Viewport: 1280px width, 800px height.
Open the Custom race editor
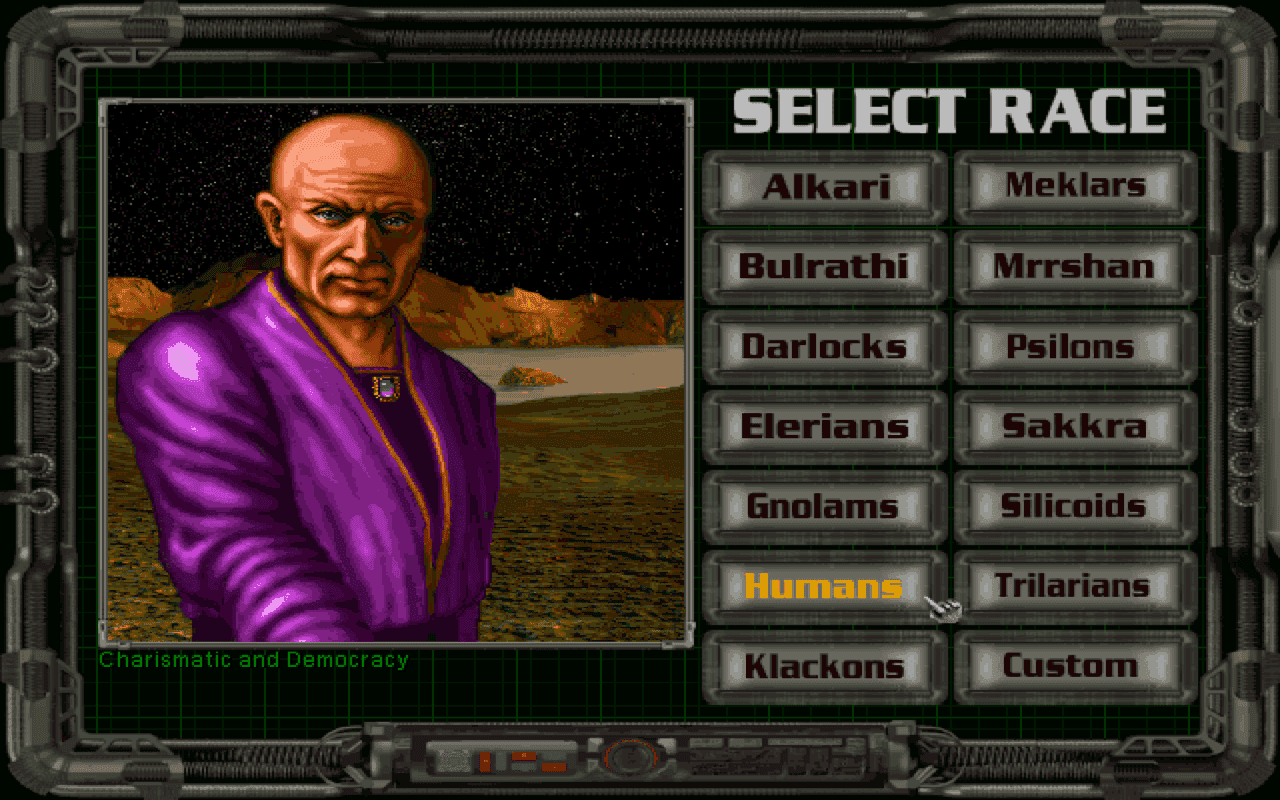click(x=1075, y=666)
